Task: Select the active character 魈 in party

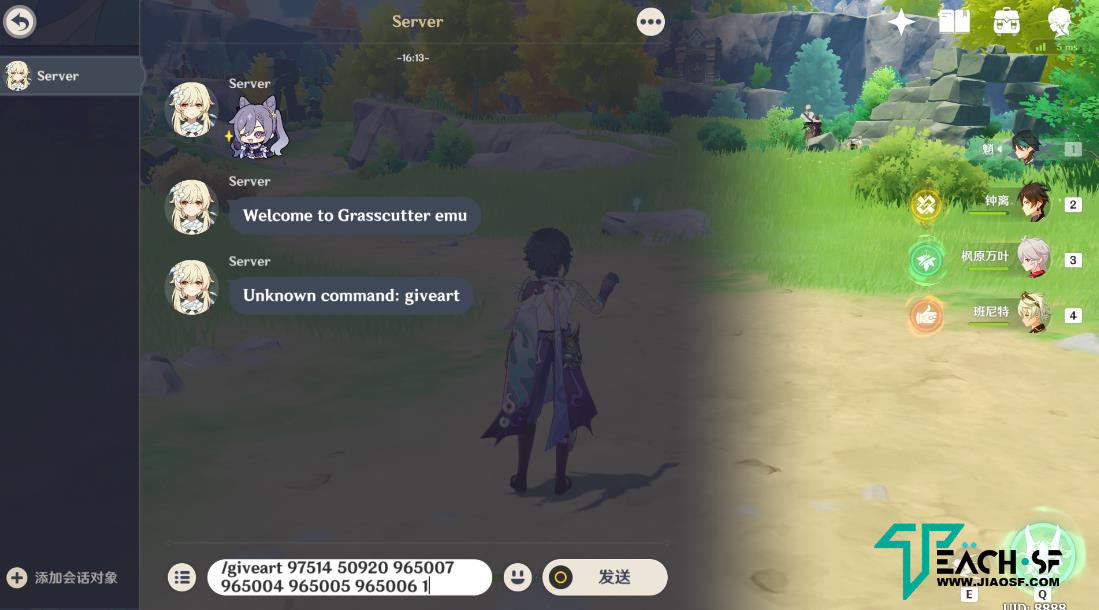Action: (x=1027, y=149)
